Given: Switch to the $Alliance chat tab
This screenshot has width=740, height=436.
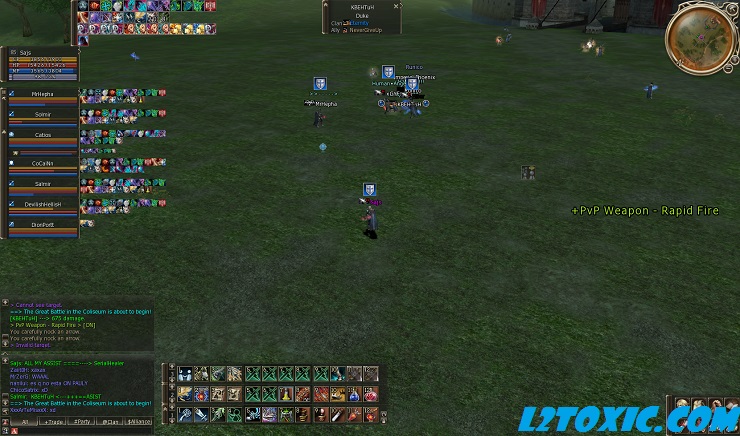Looking at the screenshot, I should [x=140, y=422].
